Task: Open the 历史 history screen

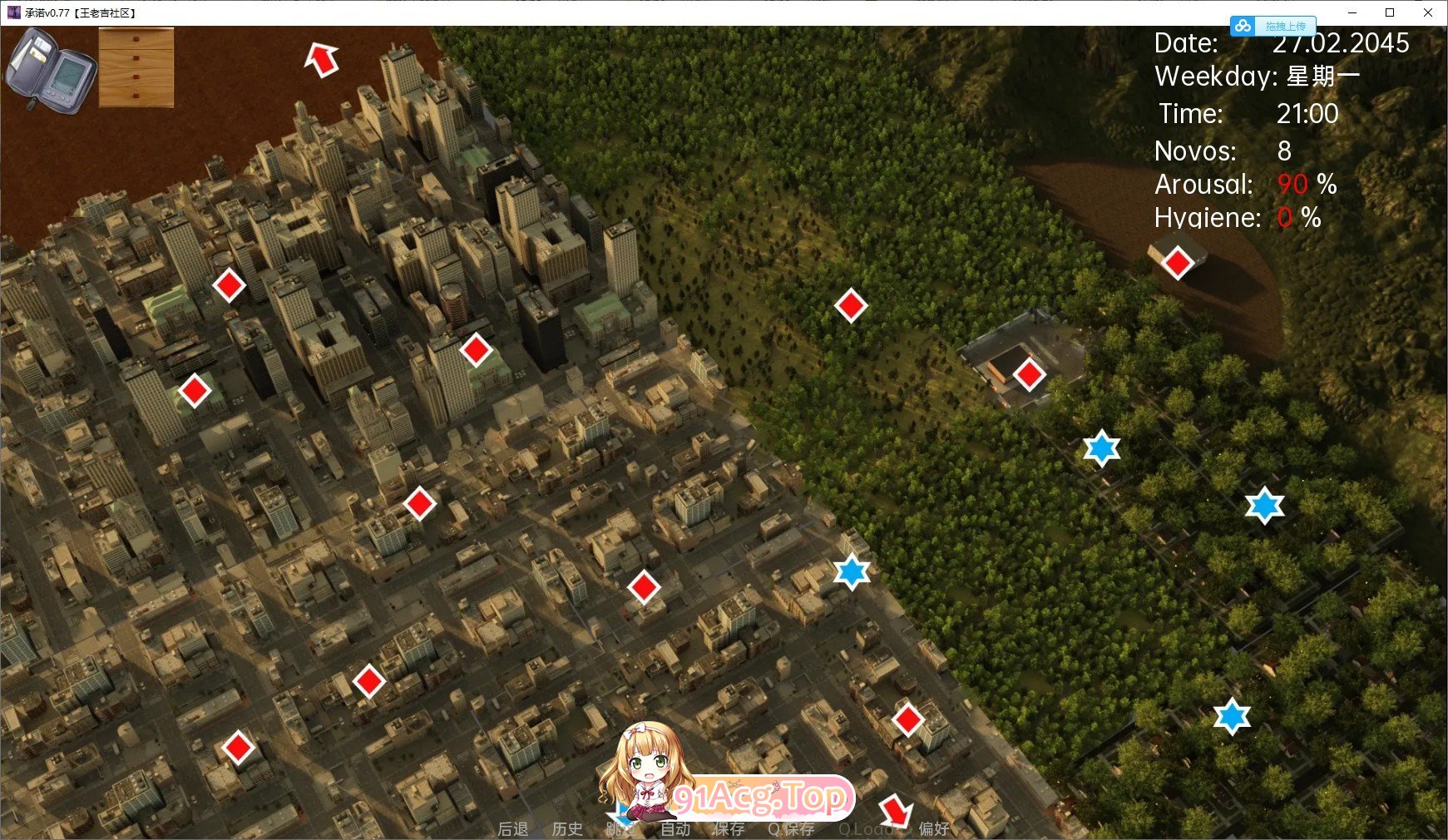Action: point(567,828)
